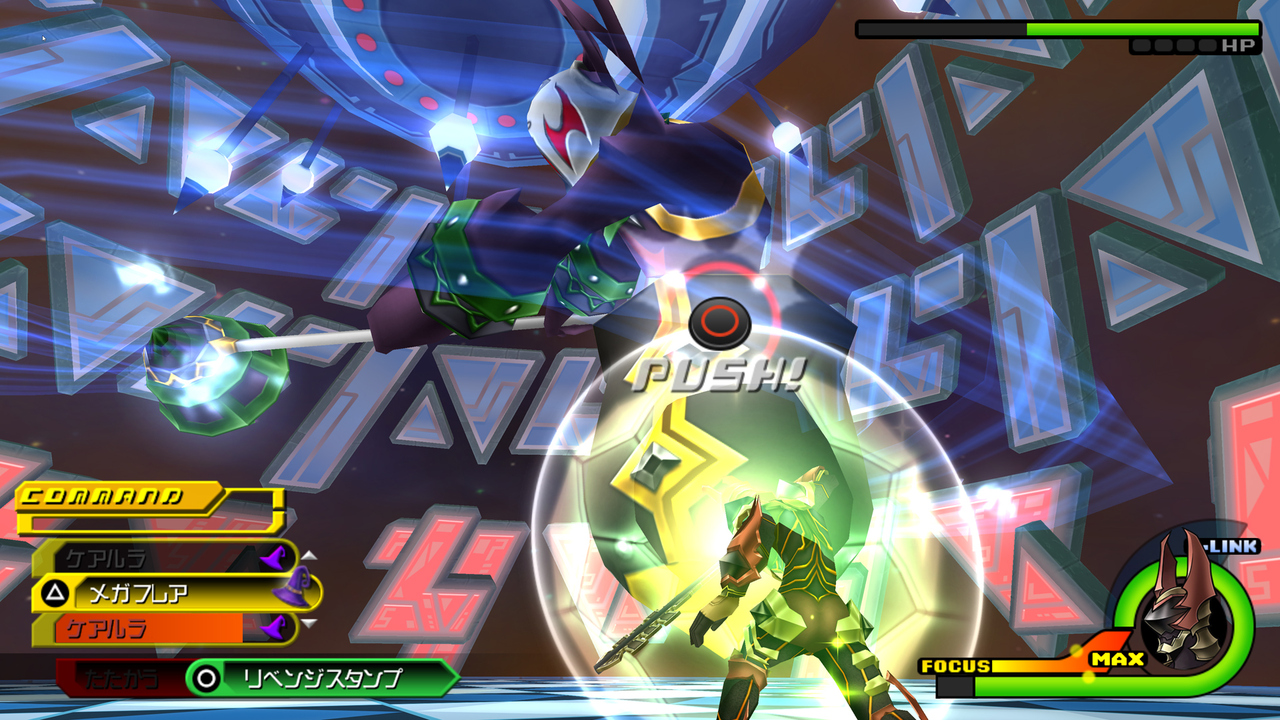Click the magic hat icon next to top ケアルラ
1280x720 pixels.
click(275, 558)
